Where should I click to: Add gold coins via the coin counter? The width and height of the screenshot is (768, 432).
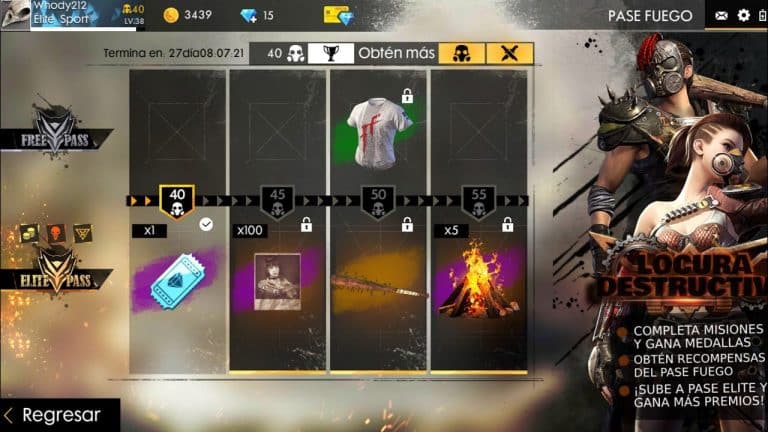pos(186,15)
